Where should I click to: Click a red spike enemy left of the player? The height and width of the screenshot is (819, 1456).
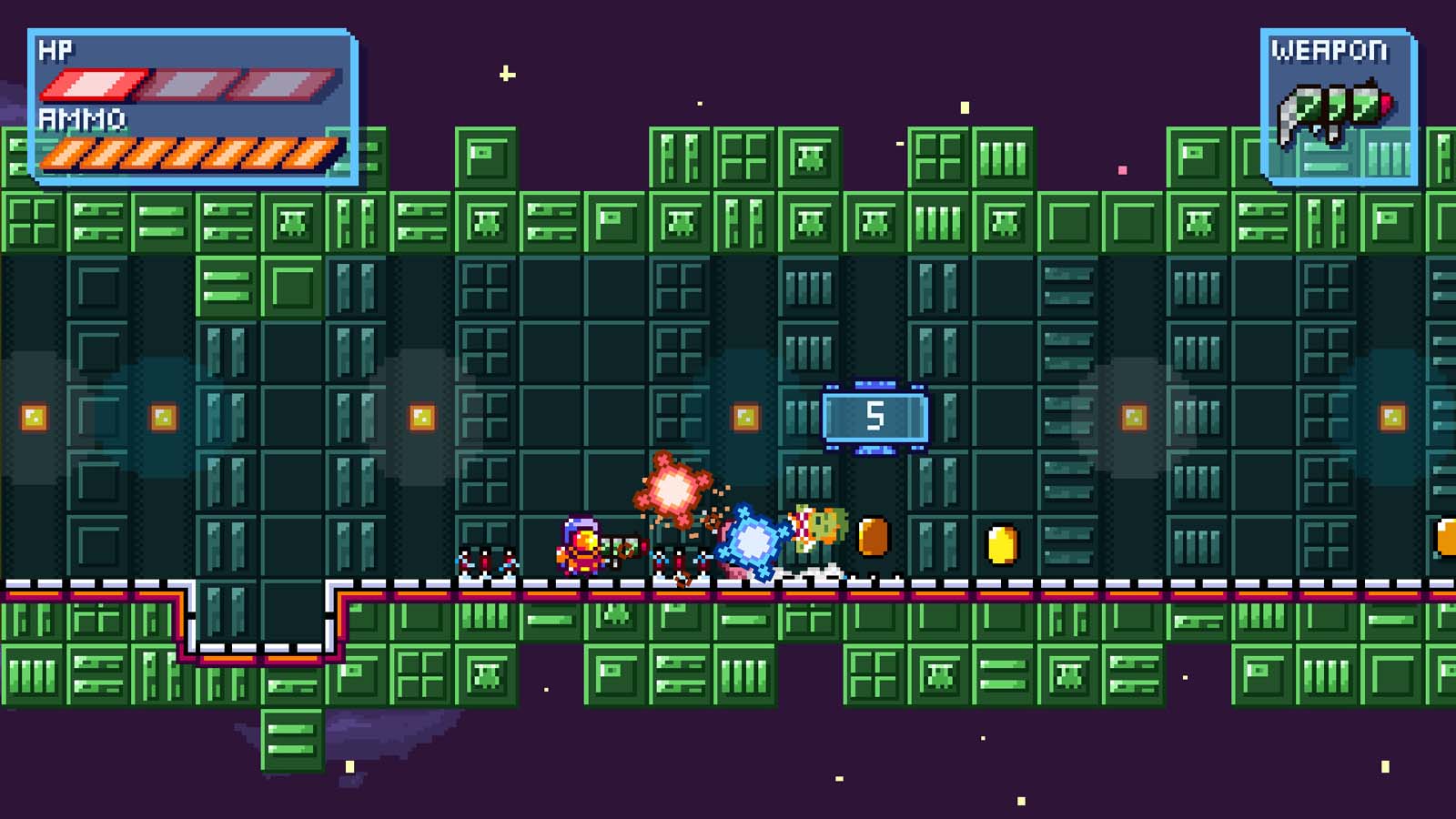tap(484, 561)
